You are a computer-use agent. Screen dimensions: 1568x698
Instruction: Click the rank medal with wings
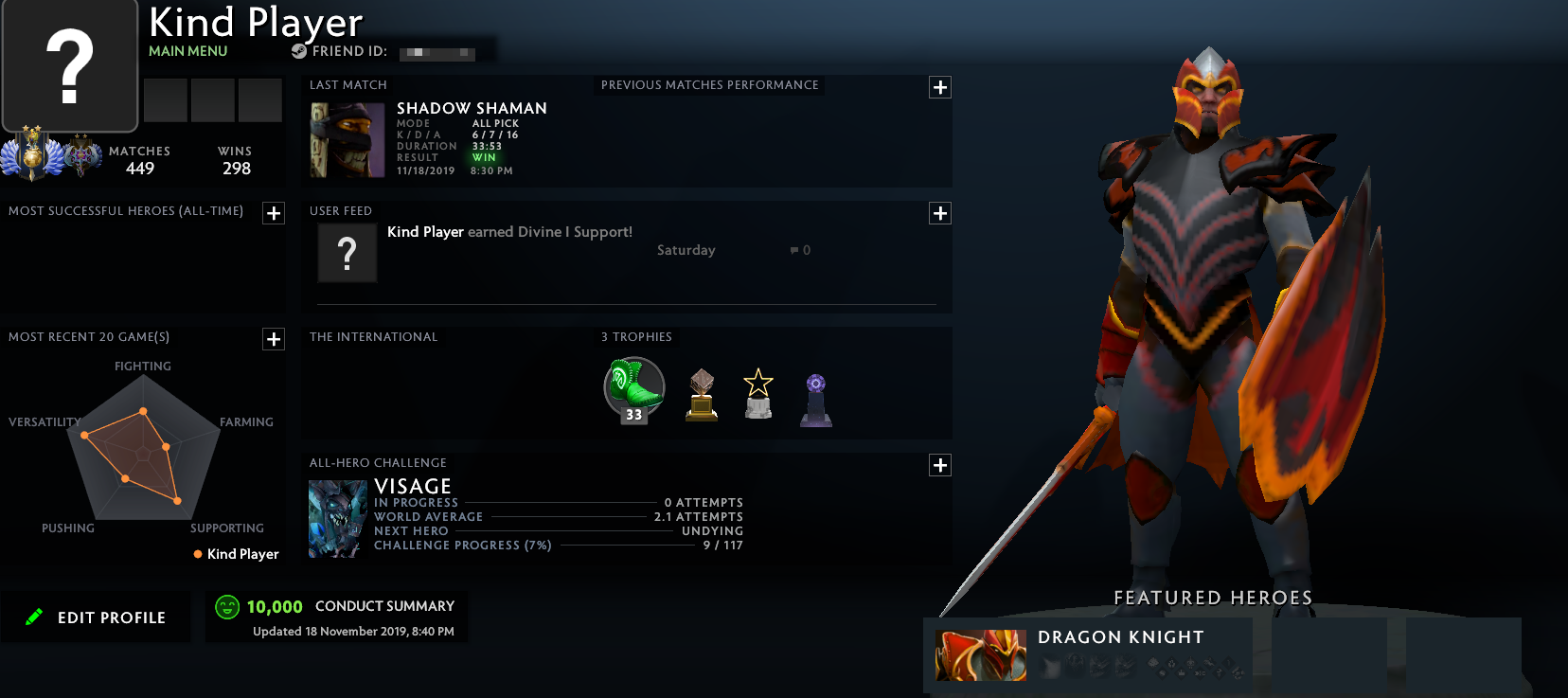(33, 153)
